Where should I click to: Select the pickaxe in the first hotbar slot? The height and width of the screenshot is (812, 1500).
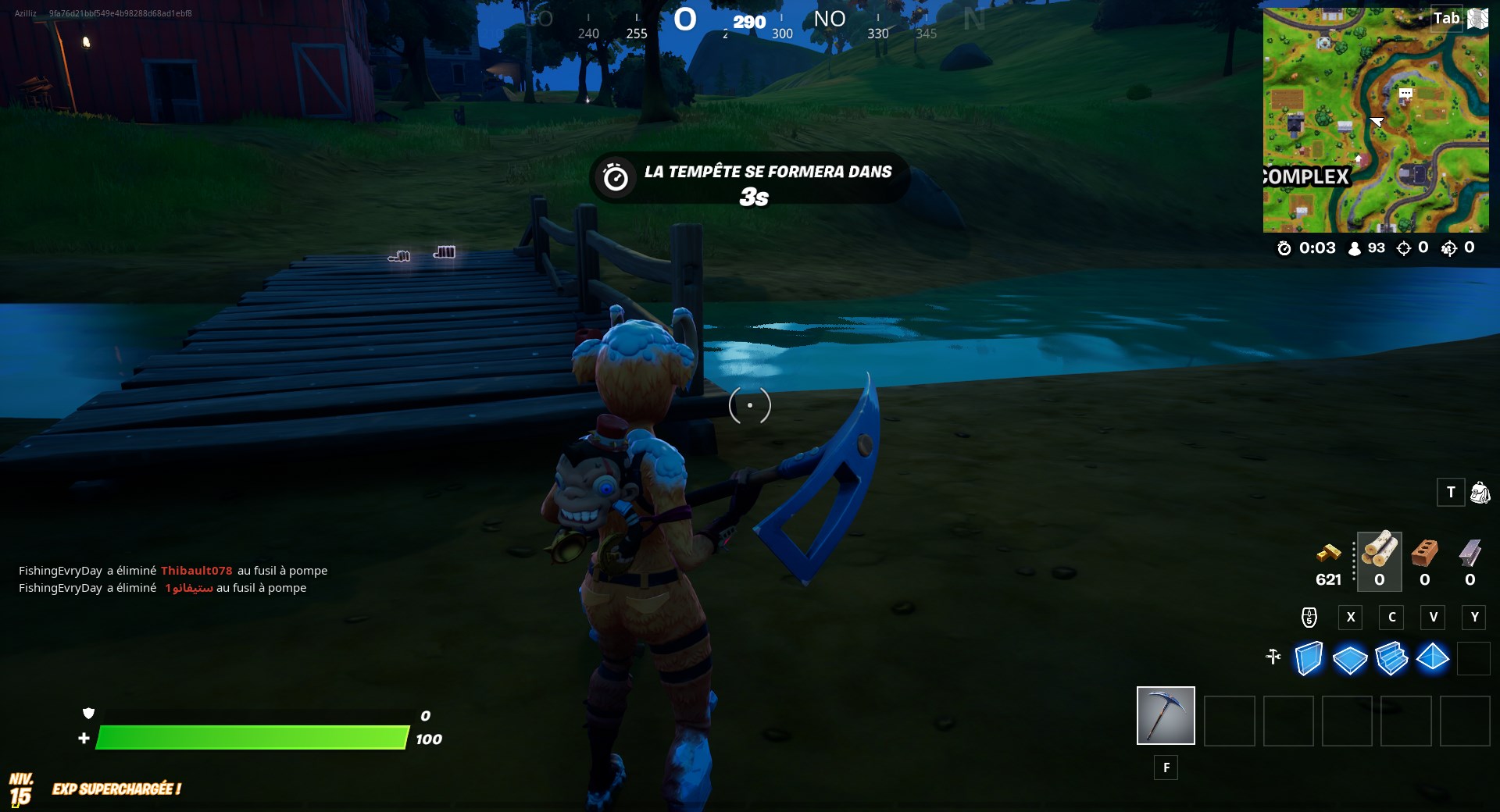(x=1165, y=715)
